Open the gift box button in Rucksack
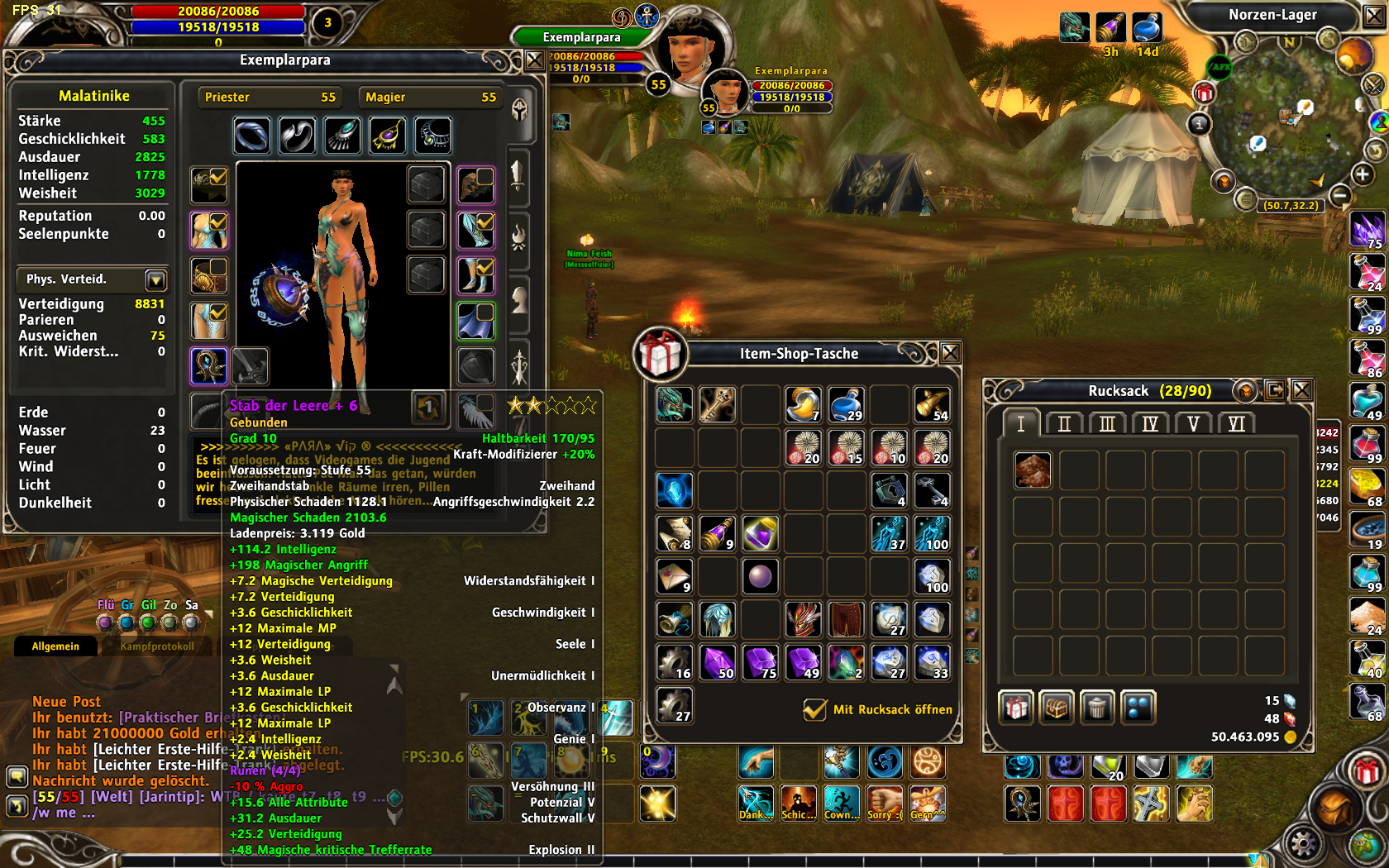This screenshot has width=1389, height=868. point(1016,708)
